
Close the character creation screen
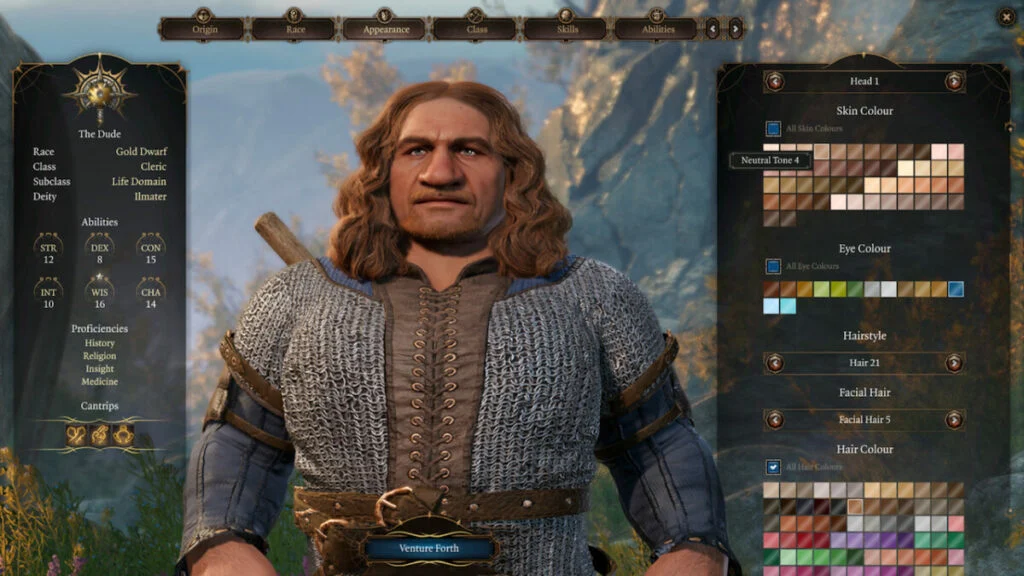coord(1006,16)
